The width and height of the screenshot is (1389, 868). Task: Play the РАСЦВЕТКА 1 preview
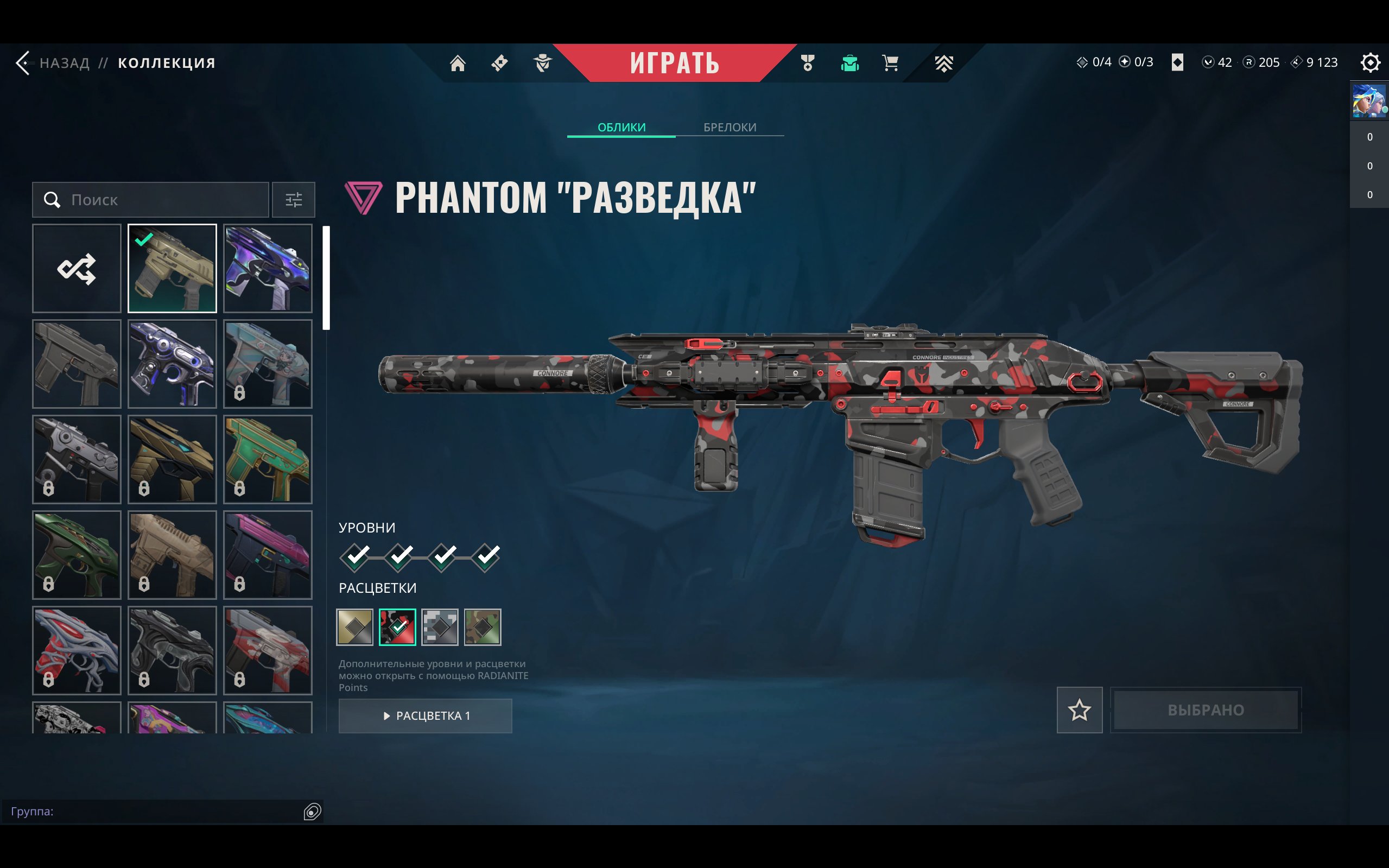point(426,716)
